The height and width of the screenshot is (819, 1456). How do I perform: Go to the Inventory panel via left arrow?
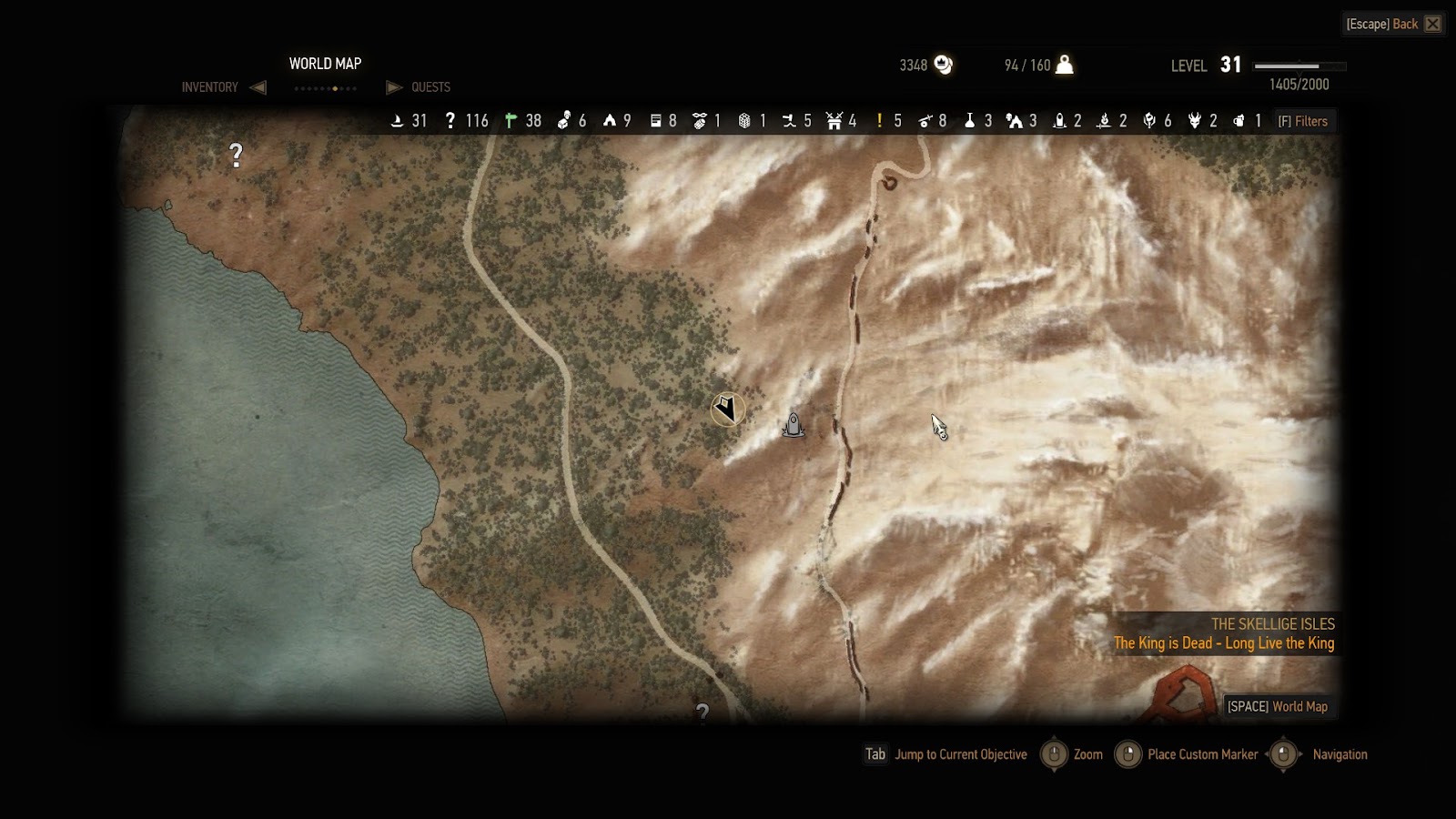[x=258, y=87]
